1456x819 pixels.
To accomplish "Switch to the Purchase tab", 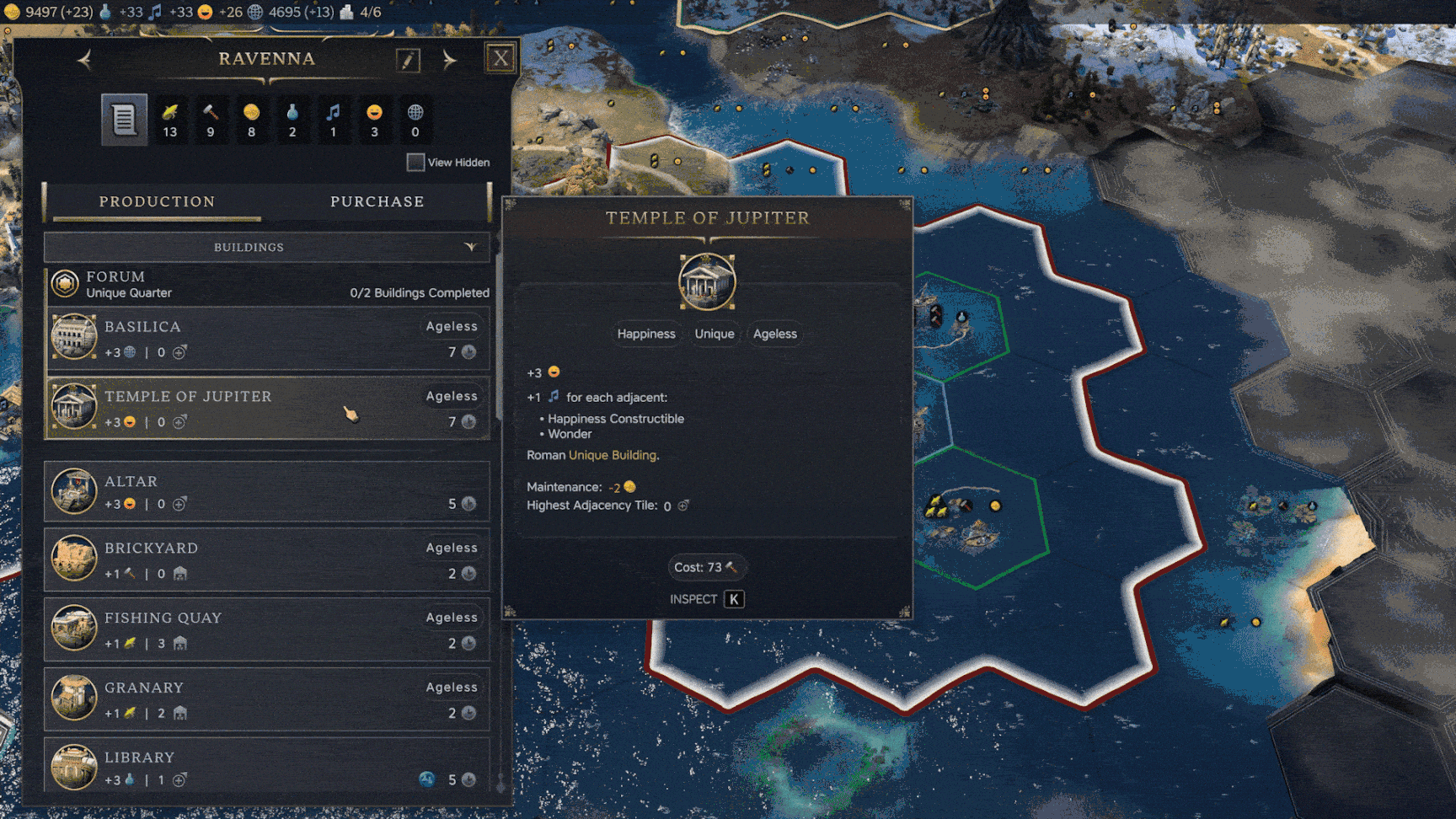I will coord(377,201).
